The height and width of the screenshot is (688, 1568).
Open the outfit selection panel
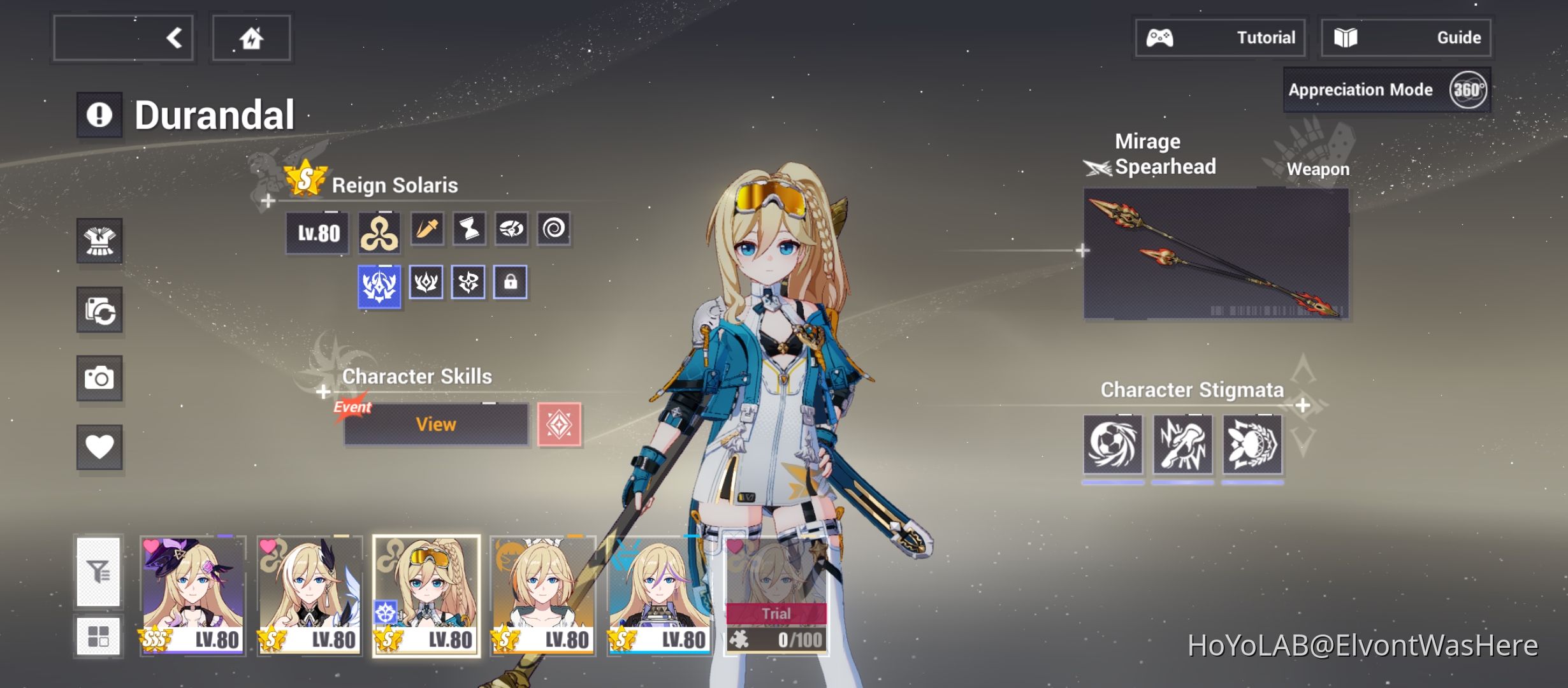(x=99, y=241)
